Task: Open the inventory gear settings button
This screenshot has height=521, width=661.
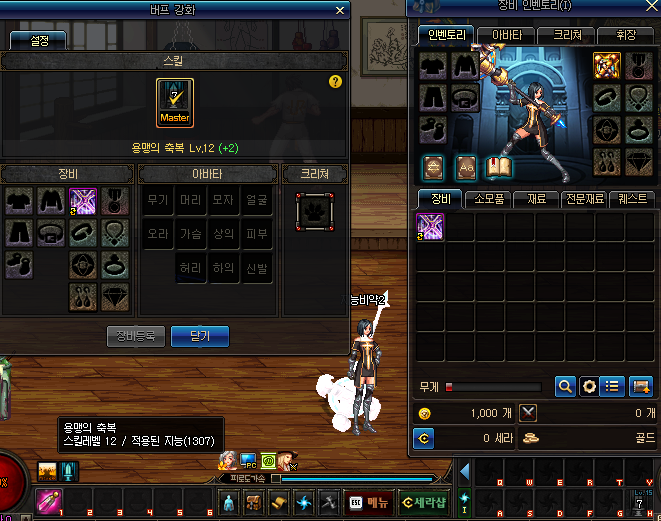Action: click(x=590, y=386)
